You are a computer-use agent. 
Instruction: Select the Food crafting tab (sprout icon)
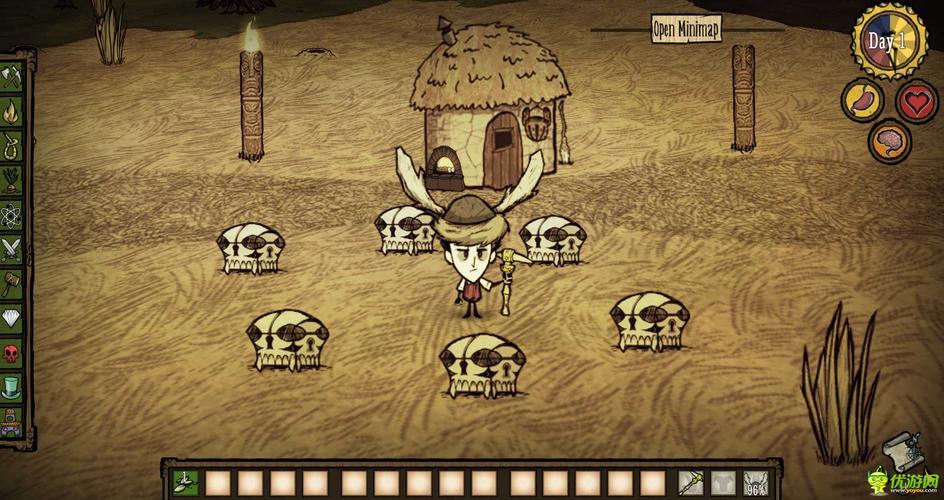tap(12, 179)
